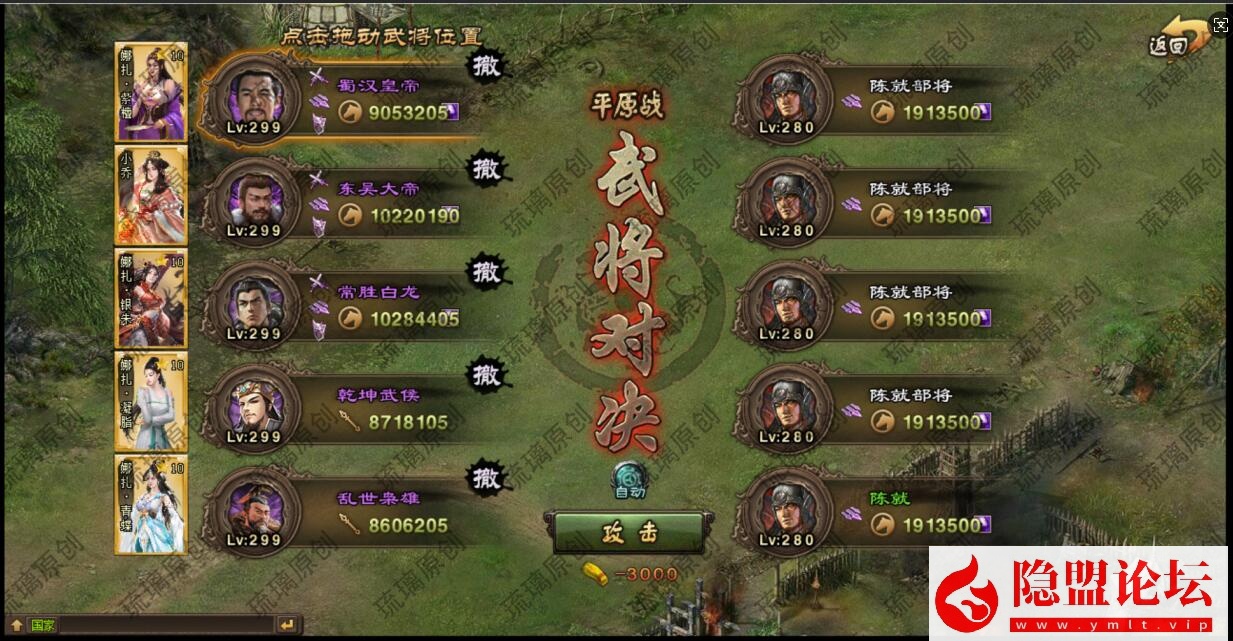Viewport: 1233px width, 641px height.
Task: Select the purple-robed 紫檀 card
Action: point(151,92)
